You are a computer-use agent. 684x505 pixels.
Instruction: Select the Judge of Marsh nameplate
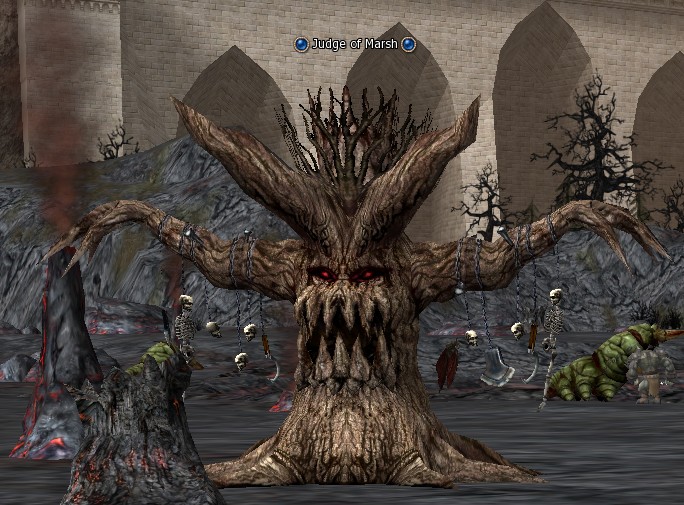coord(355,44)
